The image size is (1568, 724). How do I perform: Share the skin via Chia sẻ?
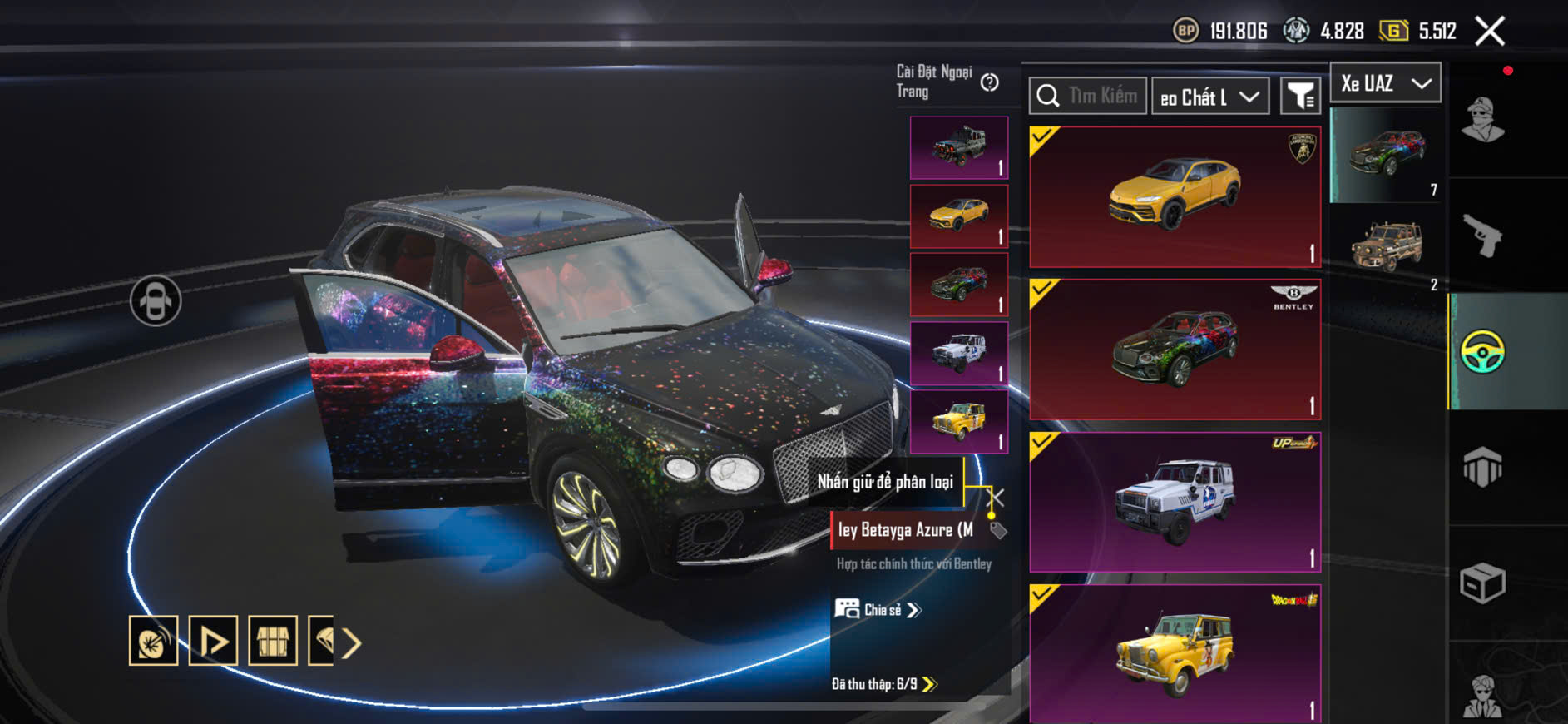coord(878,610)
